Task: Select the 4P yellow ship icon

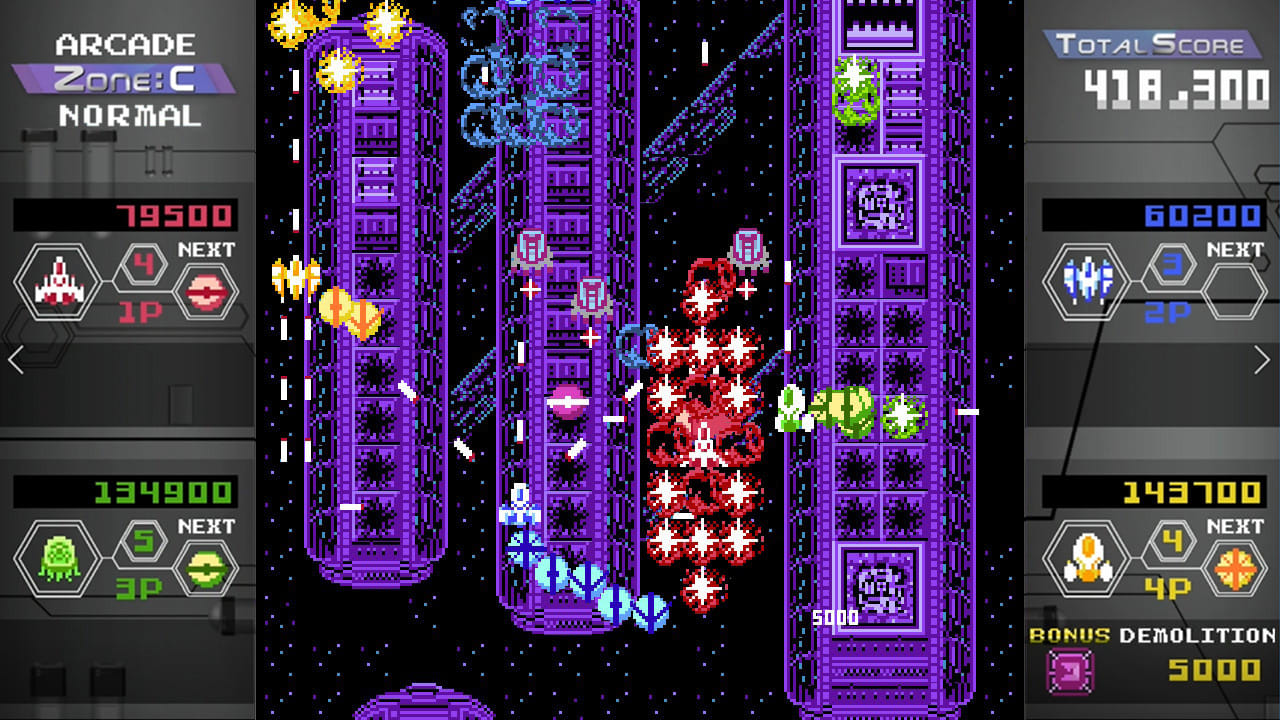Action: pos(1086,558)
